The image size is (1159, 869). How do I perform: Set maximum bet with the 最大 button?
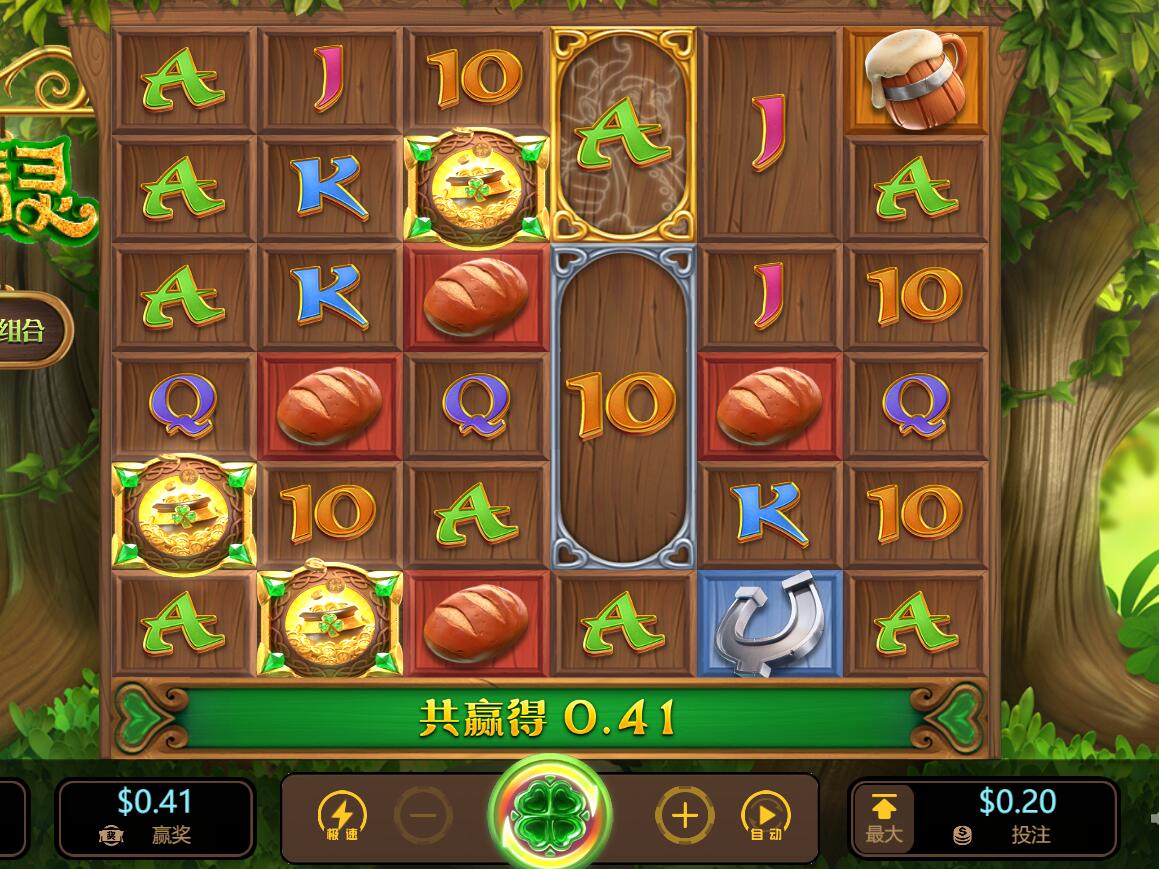coord(884,818)
